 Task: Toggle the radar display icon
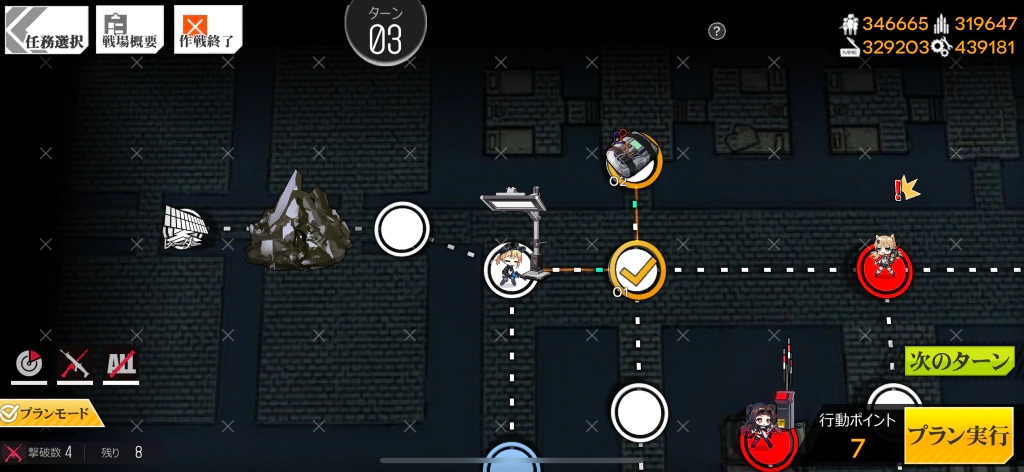[29, 366]
